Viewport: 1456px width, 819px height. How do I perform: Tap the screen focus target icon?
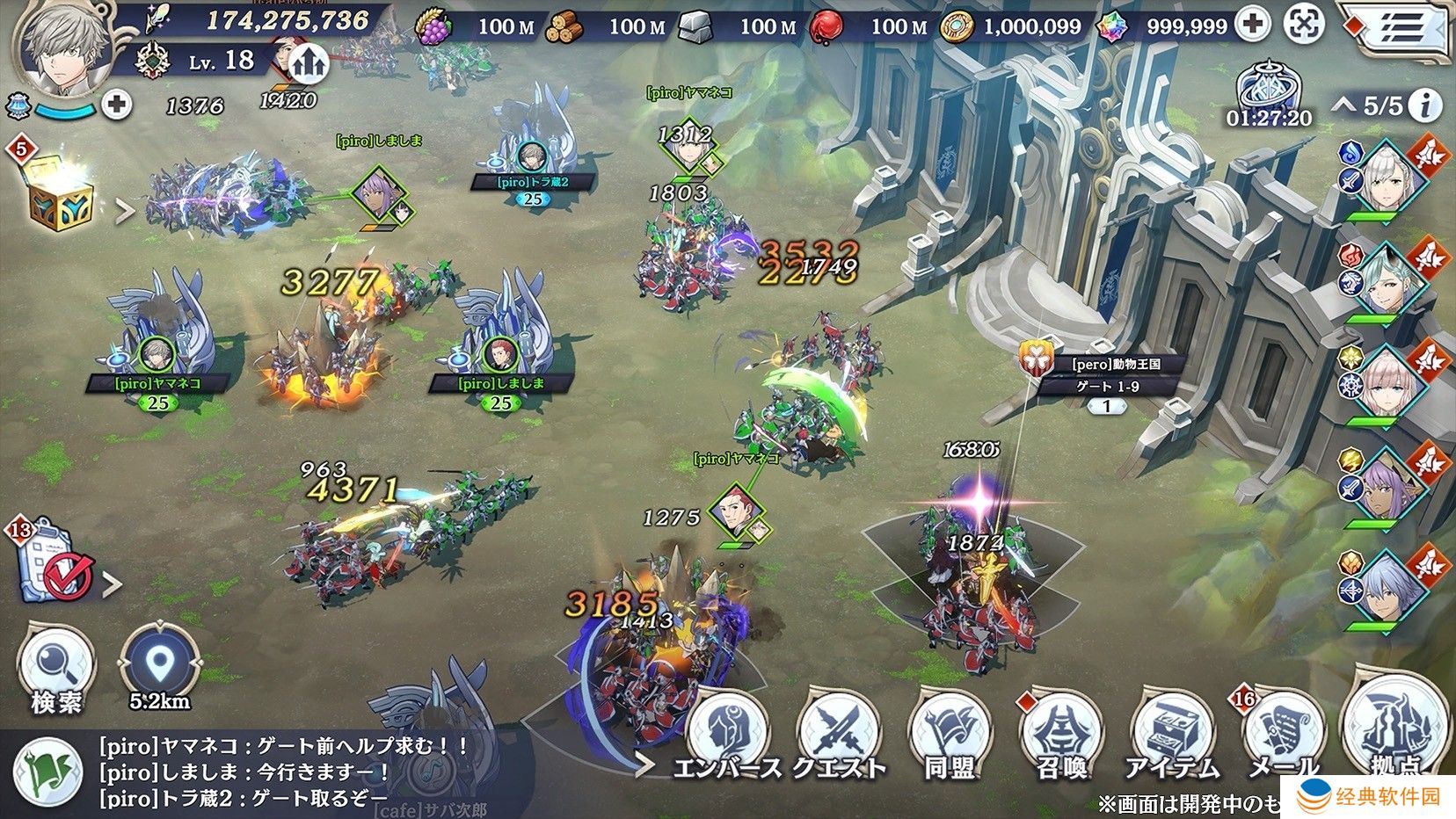coord(1305,25)
